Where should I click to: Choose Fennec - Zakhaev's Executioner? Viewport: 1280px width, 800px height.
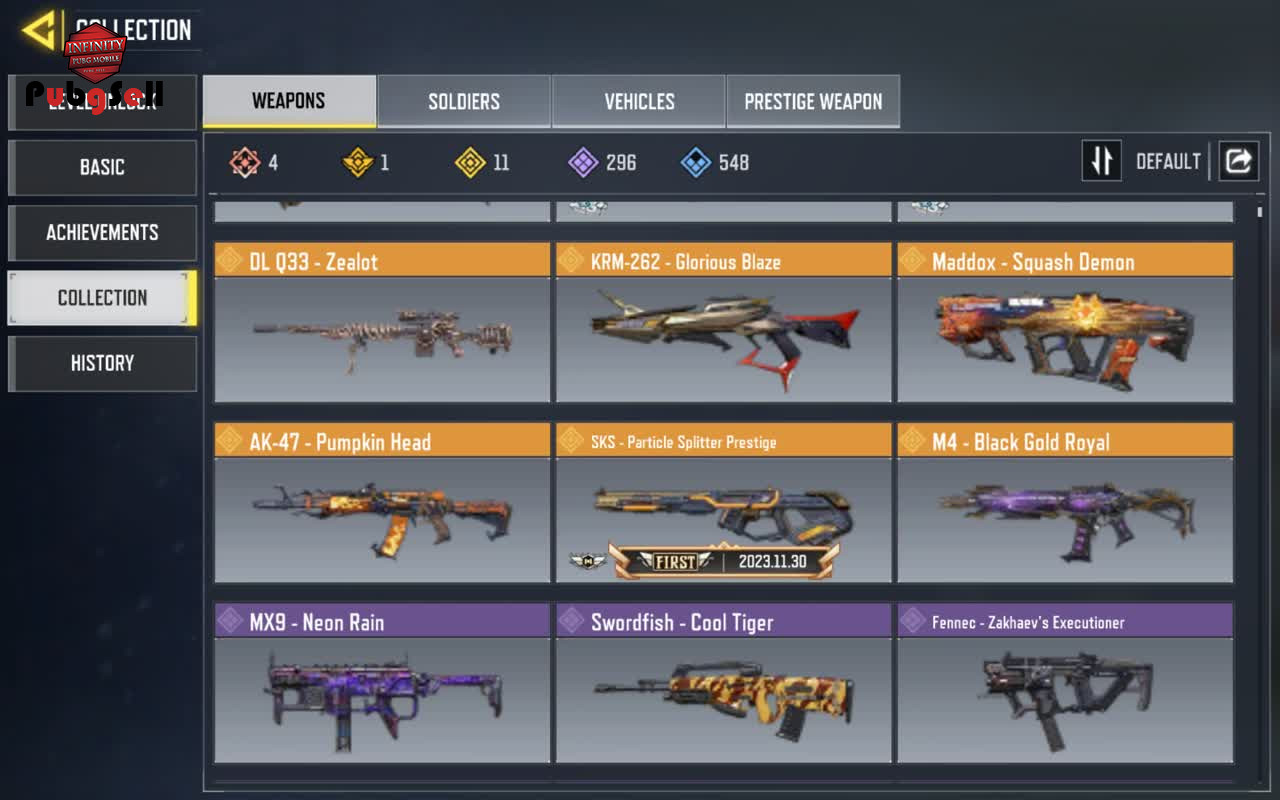coord(1065,683)
